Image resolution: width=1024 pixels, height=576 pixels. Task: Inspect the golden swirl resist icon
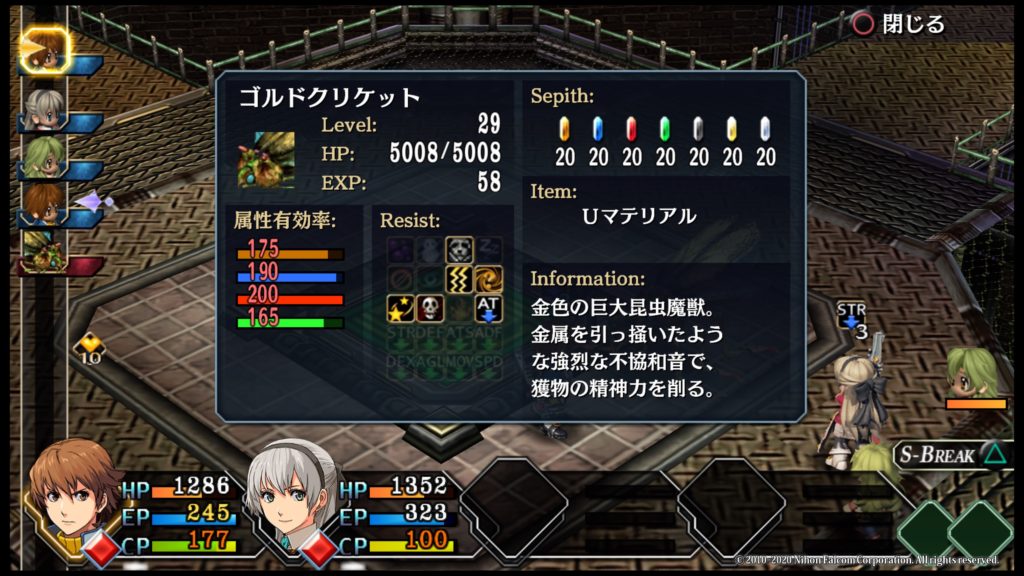pyautogui.click(x=488, y=278)
